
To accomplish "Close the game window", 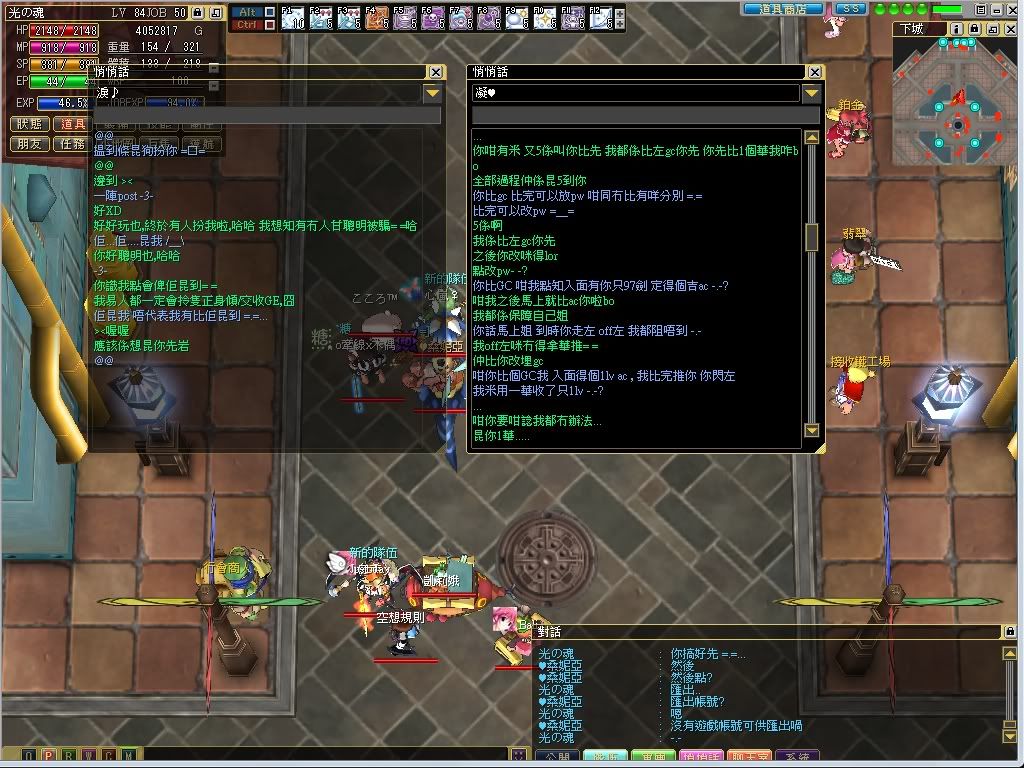I will click(1012, 9).
